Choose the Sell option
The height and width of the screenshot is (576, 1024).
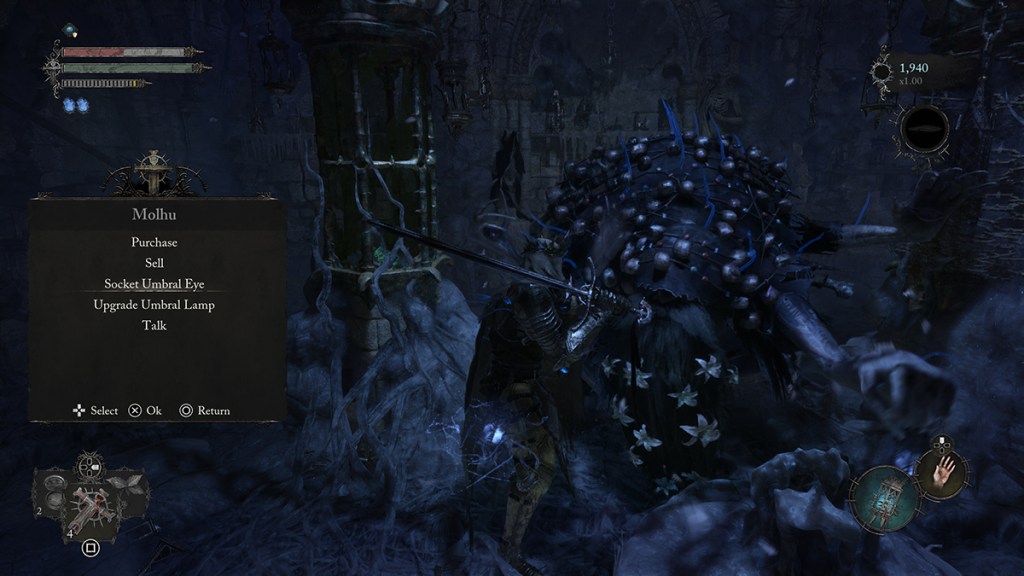pyautogui.click(x=154, y=263)
